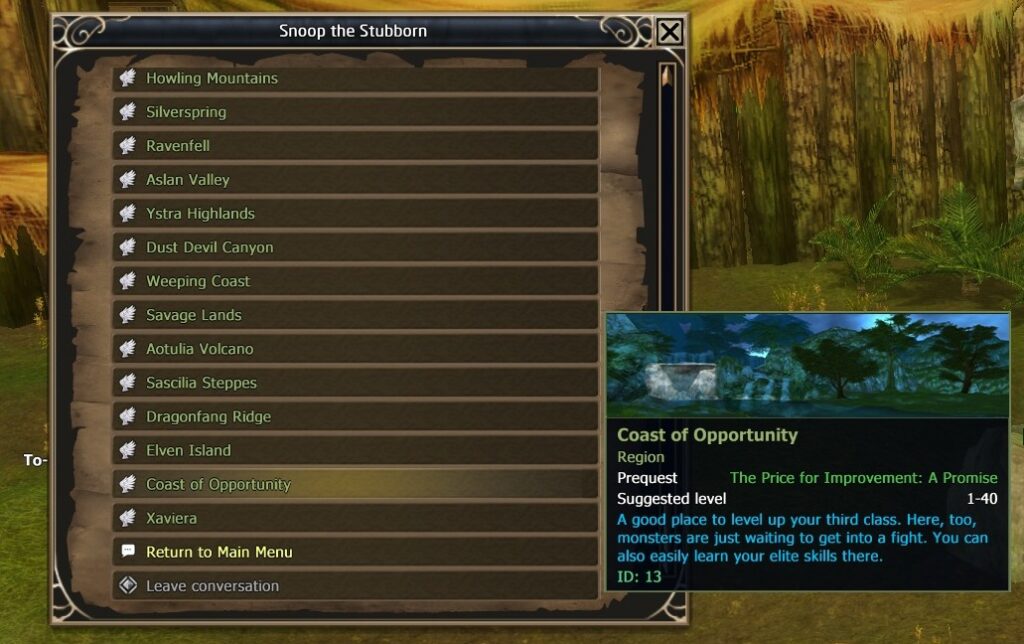
Task: Close the Snoop the Stubborn dialogue window
Action: [x=670, y=32]
